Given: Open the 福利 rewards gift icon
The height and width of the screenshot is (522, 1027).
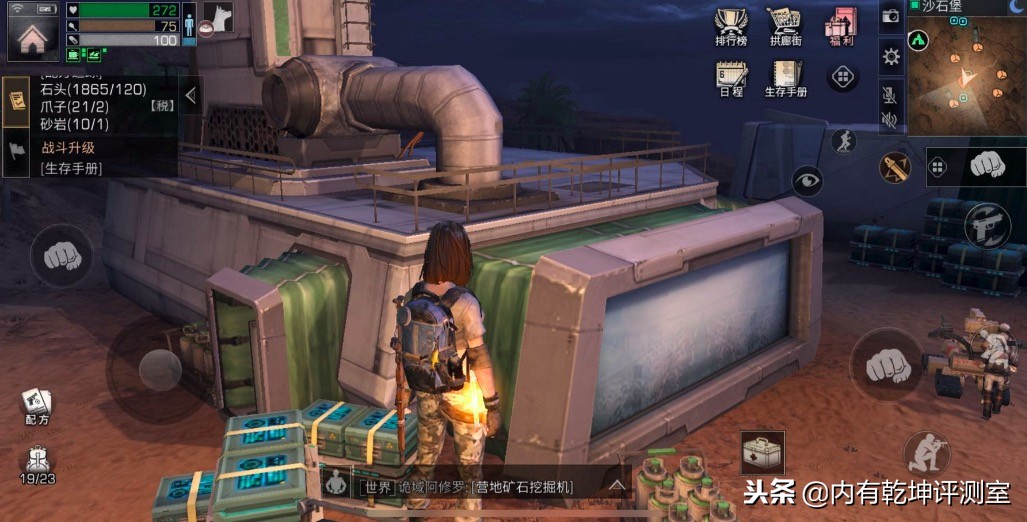Looking at the screenshot, I should 841,29.
